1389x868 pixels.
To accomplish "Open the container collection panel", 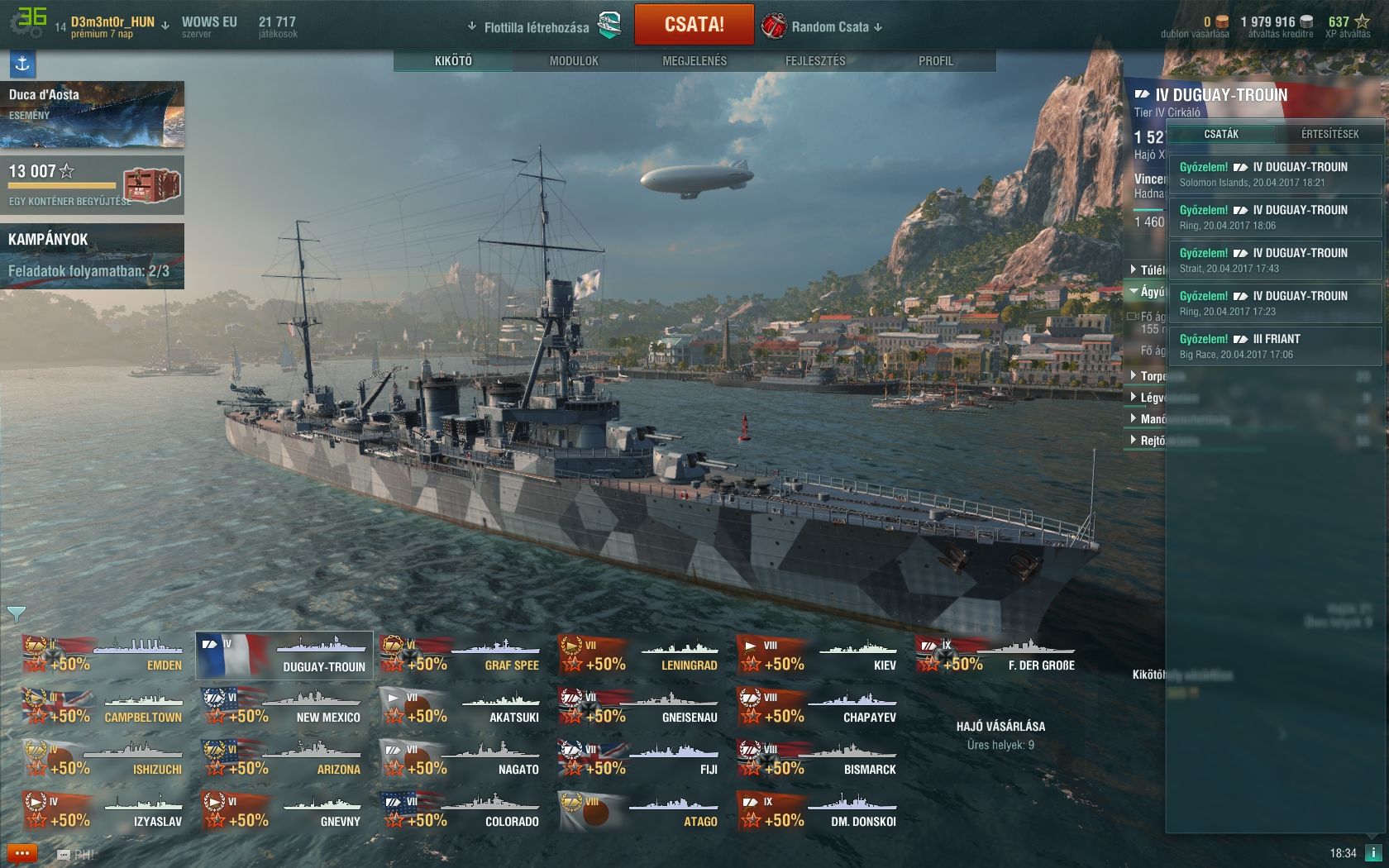I will pyautogui.click(x=92, y=185).
